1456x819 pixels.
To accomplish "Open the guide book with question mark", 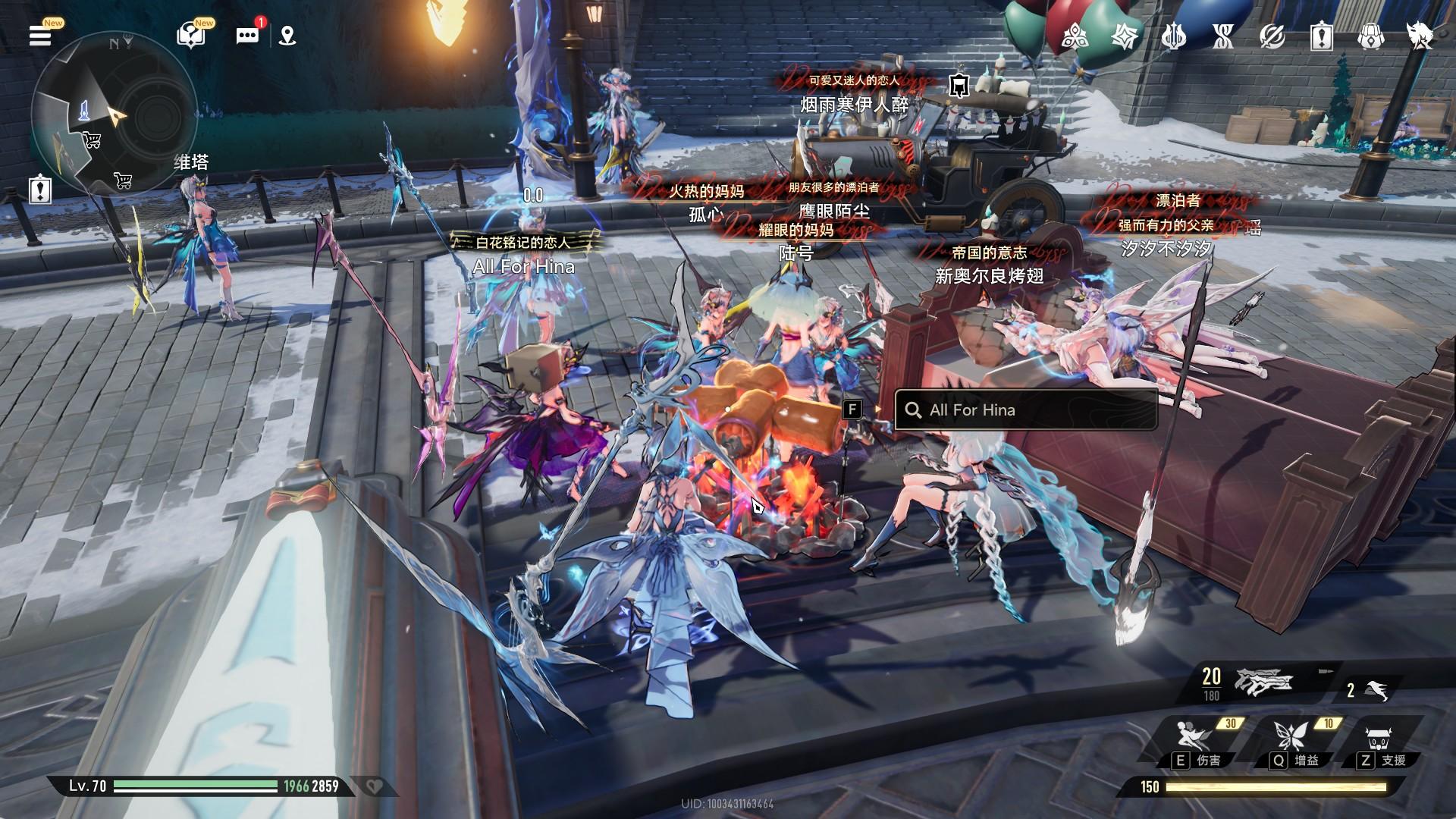I will click(x=190, y=35).
